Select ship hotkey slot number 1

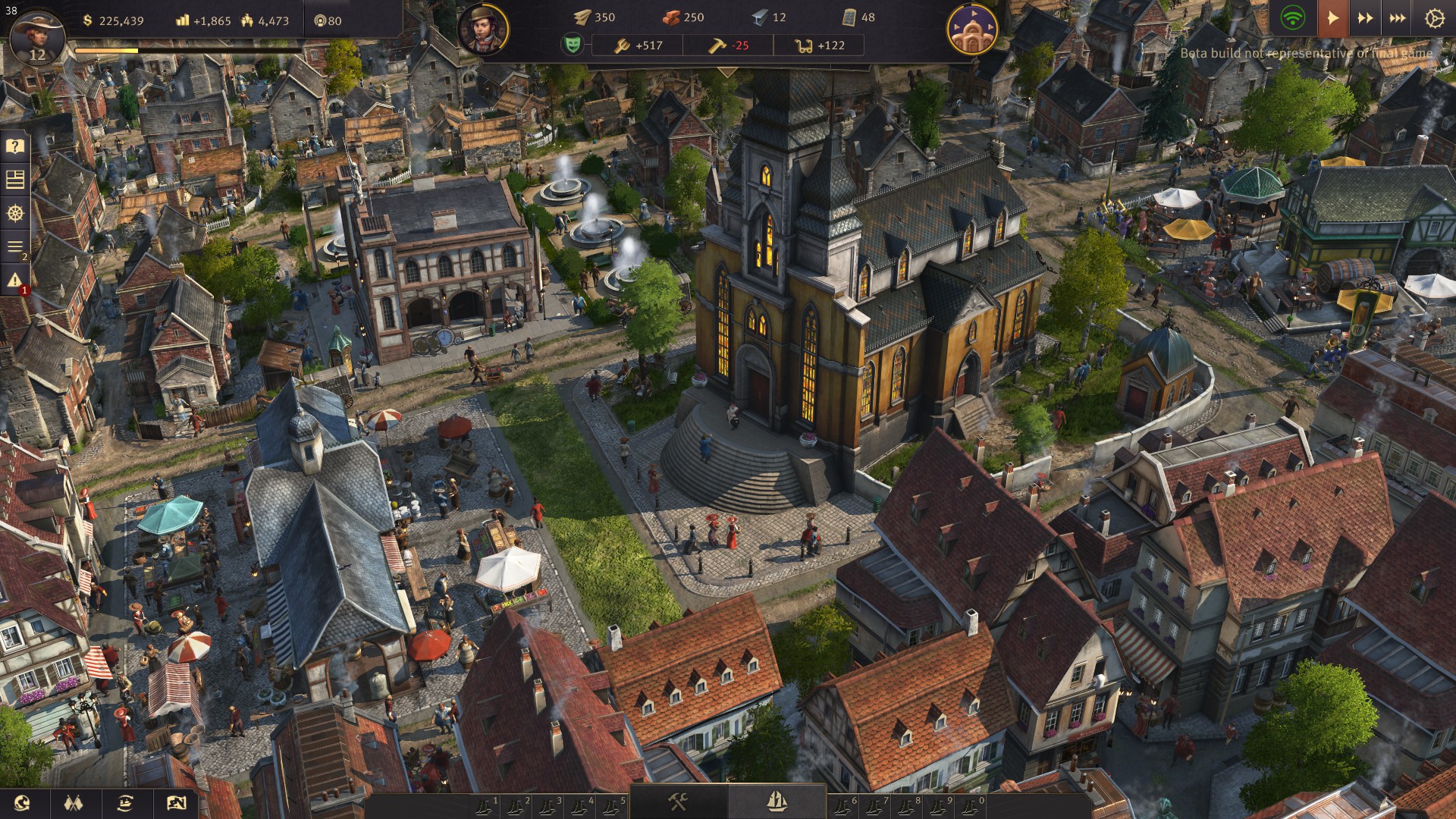tap(485, 806)
